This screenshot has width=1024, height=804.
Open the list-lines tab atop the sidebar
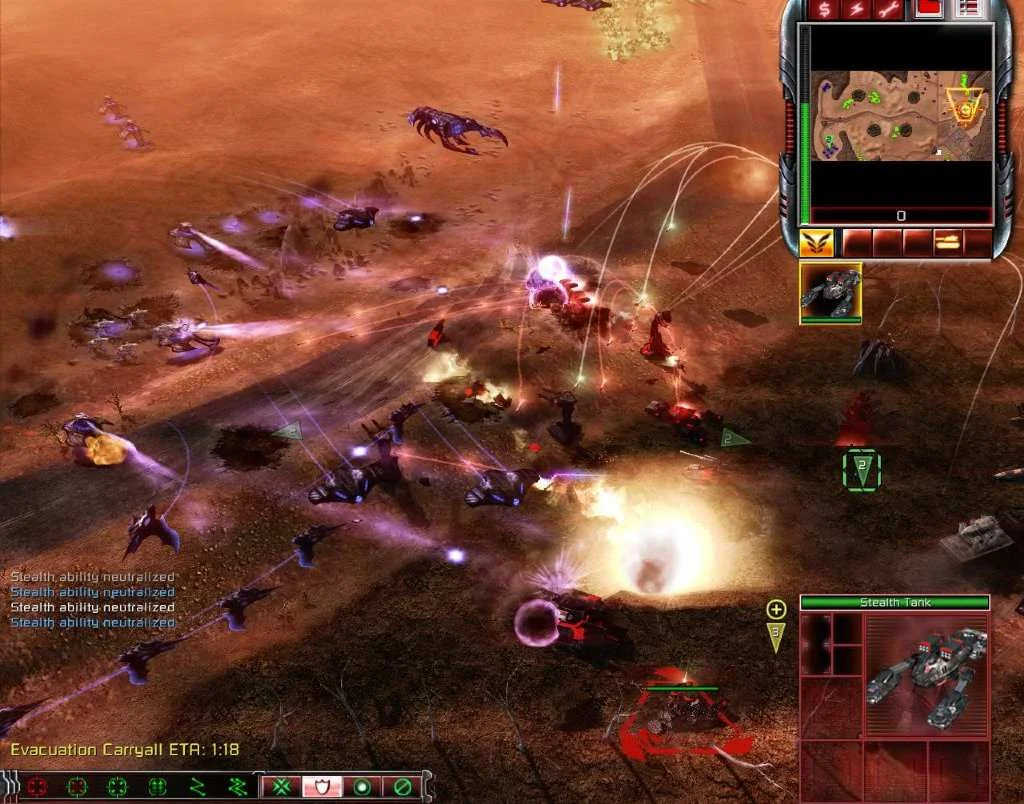tap(967, 10)
